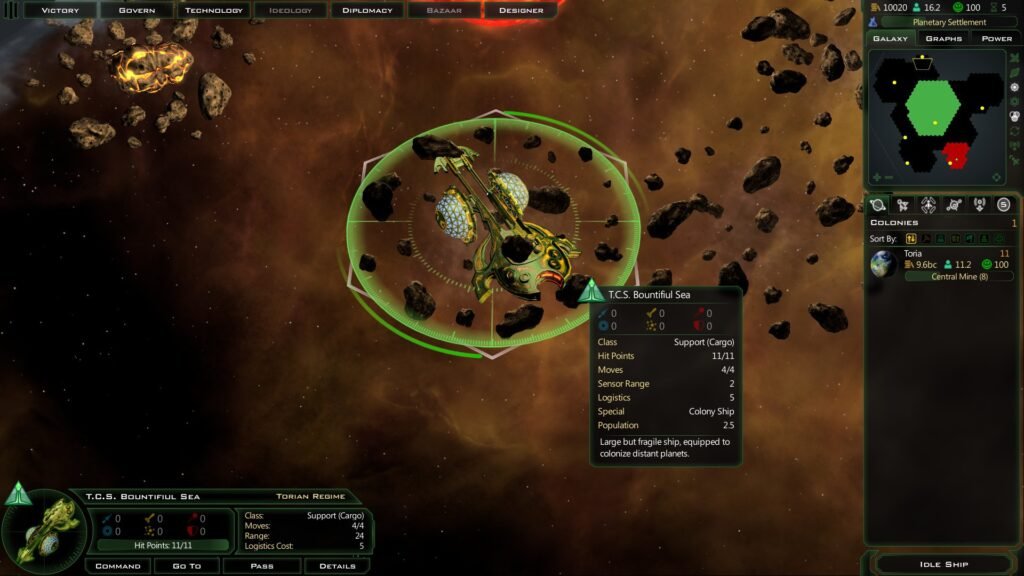Click the pause icon in the corner

coord(11,9)
